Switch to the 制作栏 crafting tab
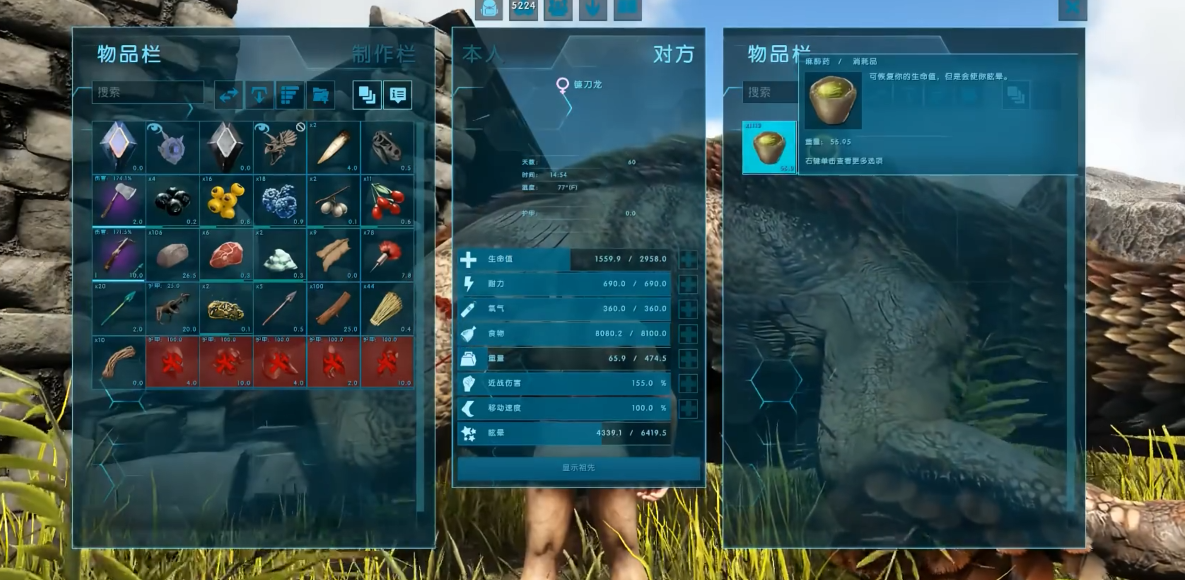Image resolution: width=1185 pixels, height=580 pixels. tap(383, 54)
